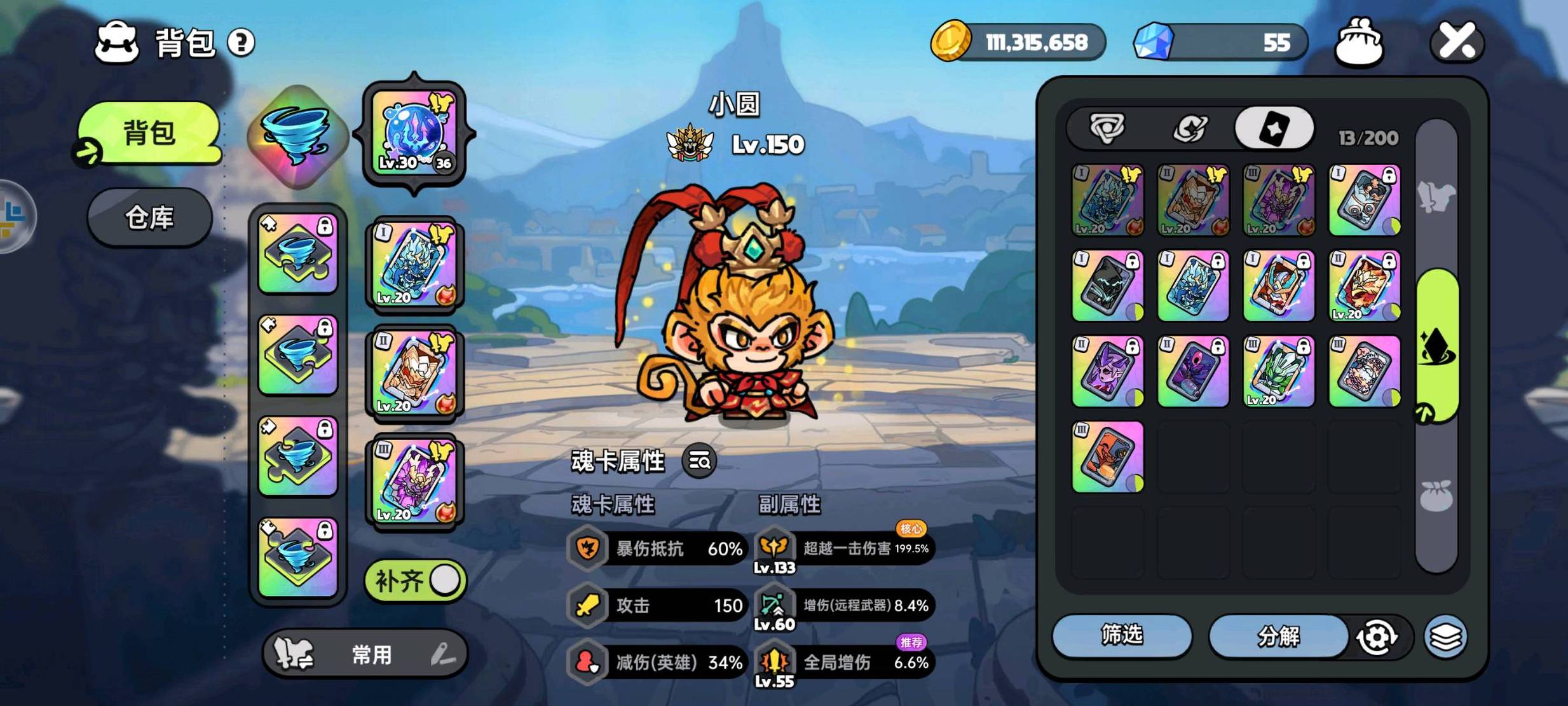
Task: Select the 背包 backpack tab
Action: (149, 133)
